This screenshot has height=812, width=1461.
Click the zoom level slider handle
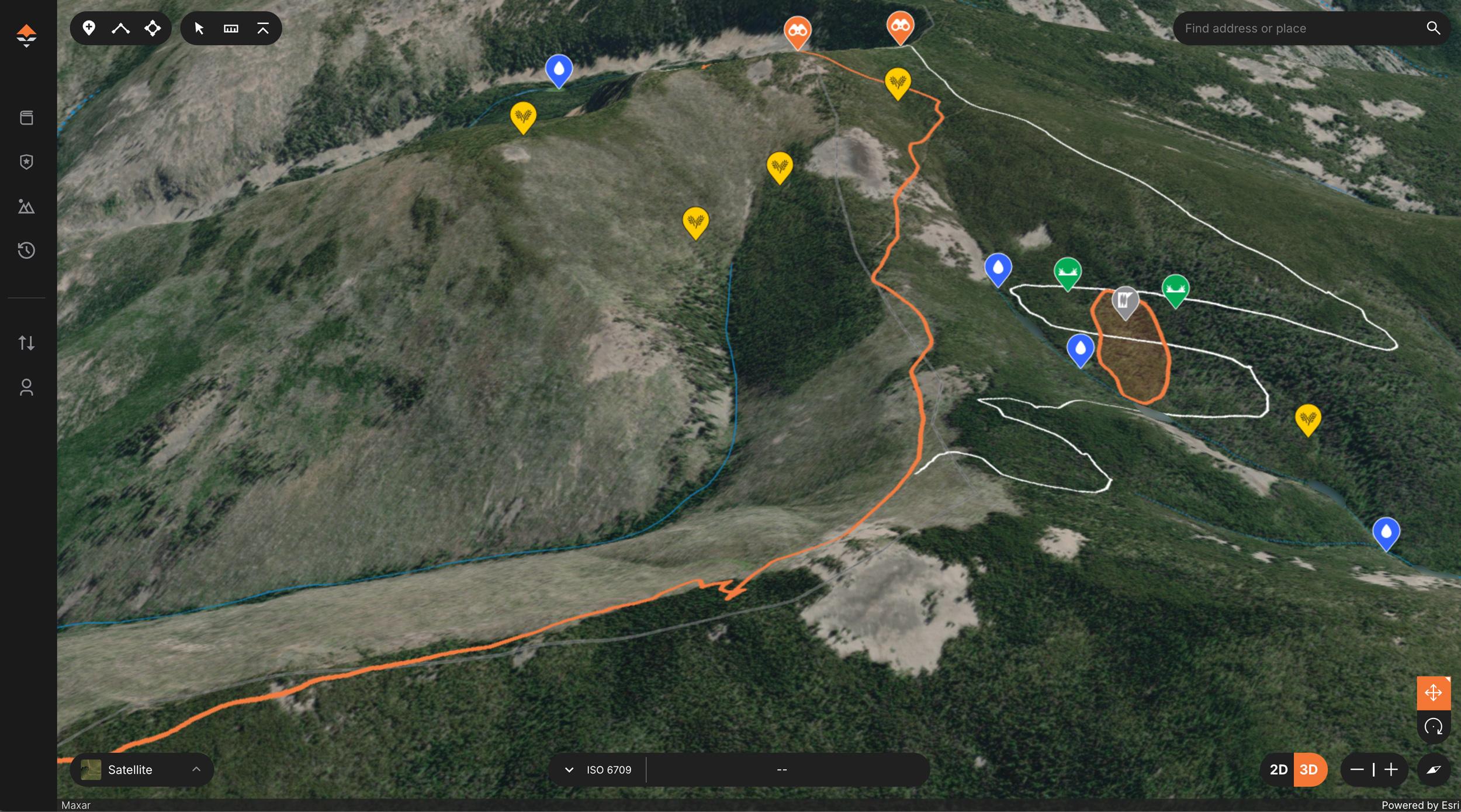pyautogui.click(x=1374, y=769)
